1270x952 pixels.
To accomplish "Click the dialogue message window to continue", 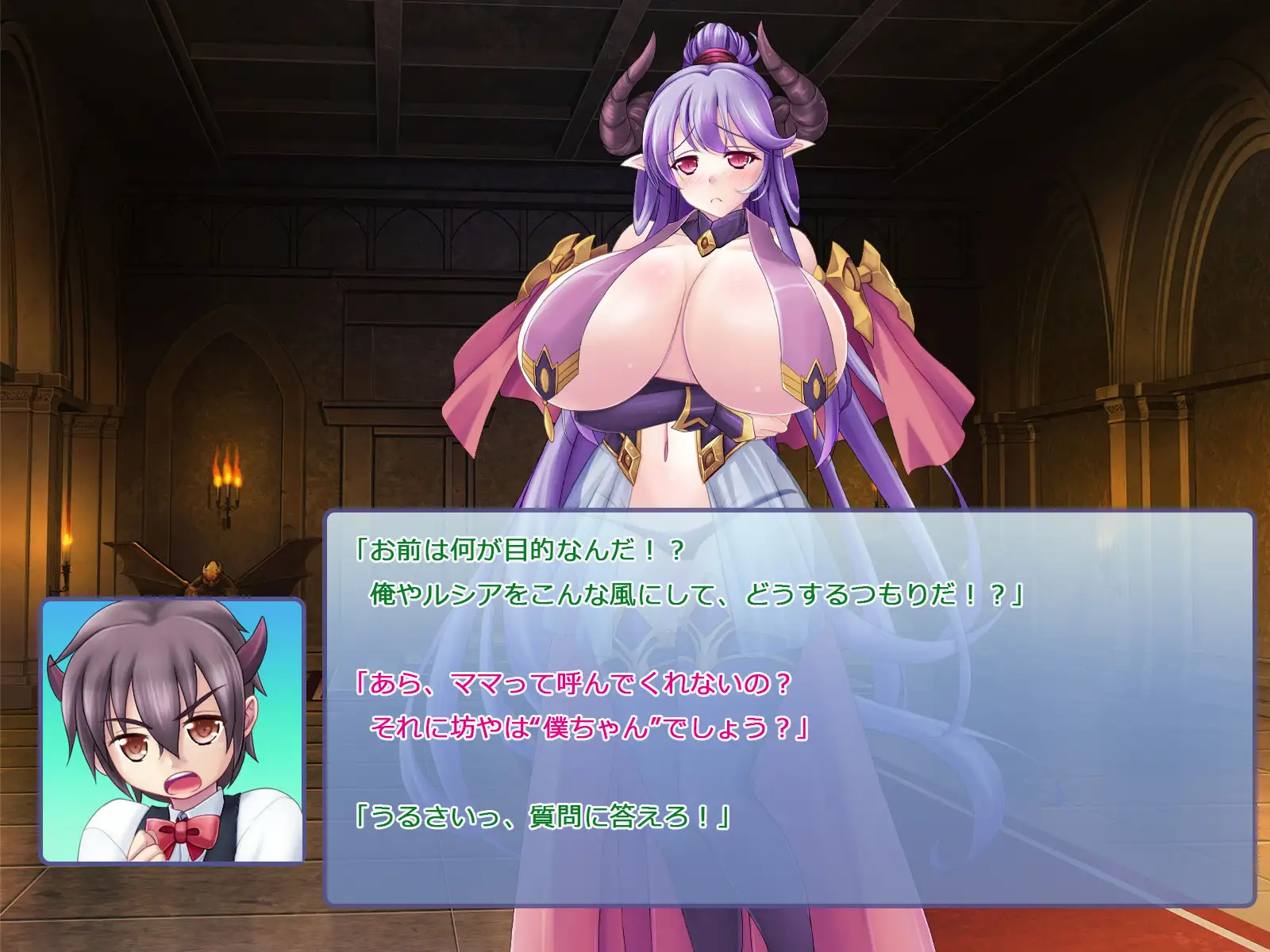I will (x=789, y=708).
